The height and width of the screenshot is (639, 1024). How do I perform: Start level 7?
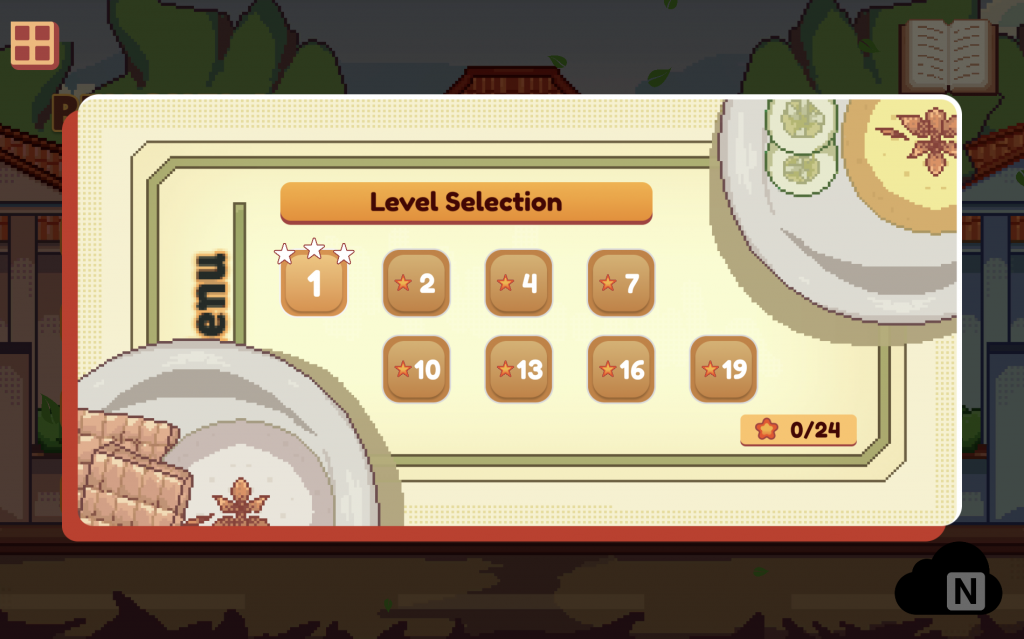pyautogui.click(x=620, y=283)
